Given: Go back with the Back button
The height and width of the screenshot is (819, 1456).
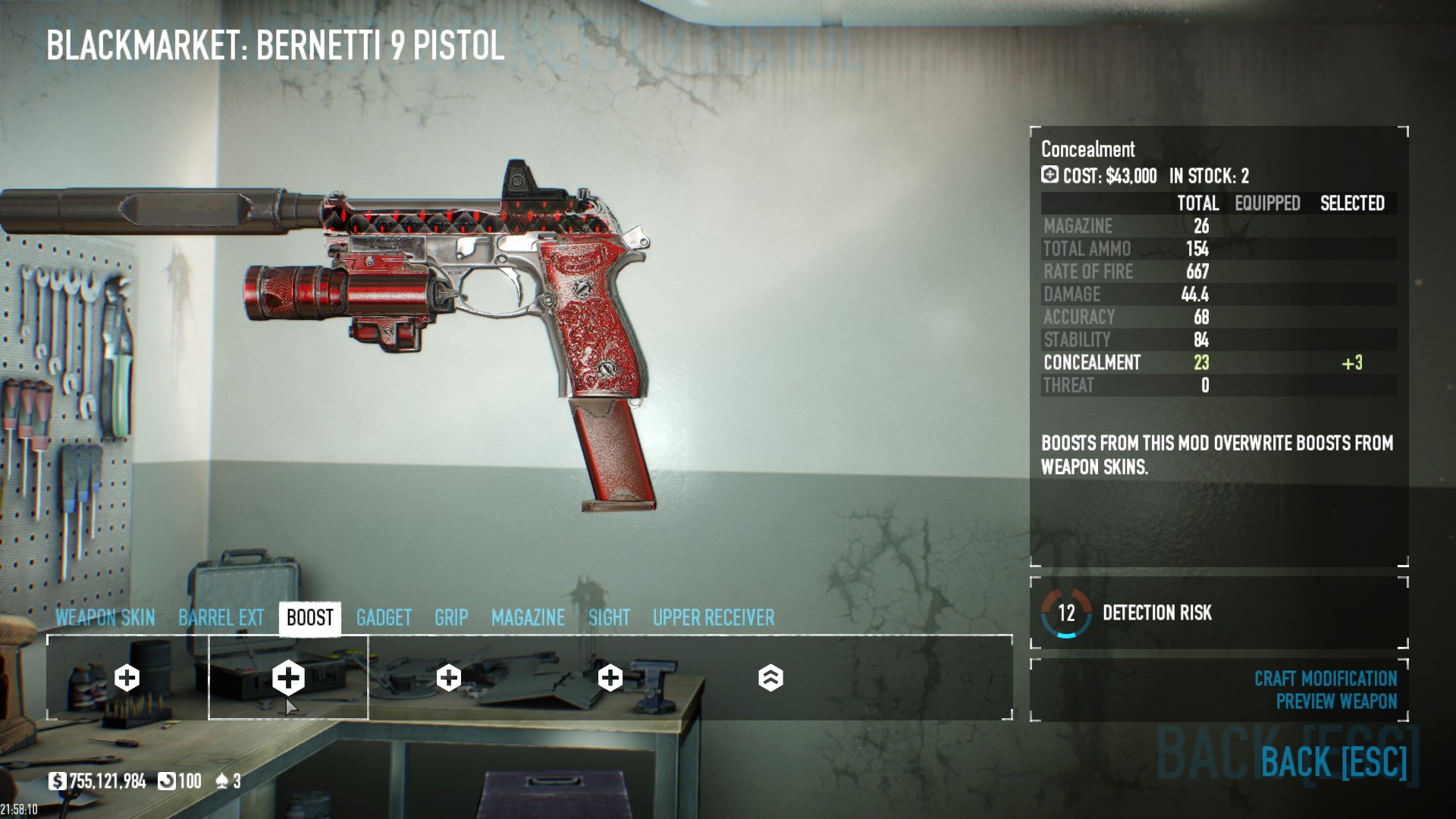Looking at the screenshot, I should pos(1333,761).
